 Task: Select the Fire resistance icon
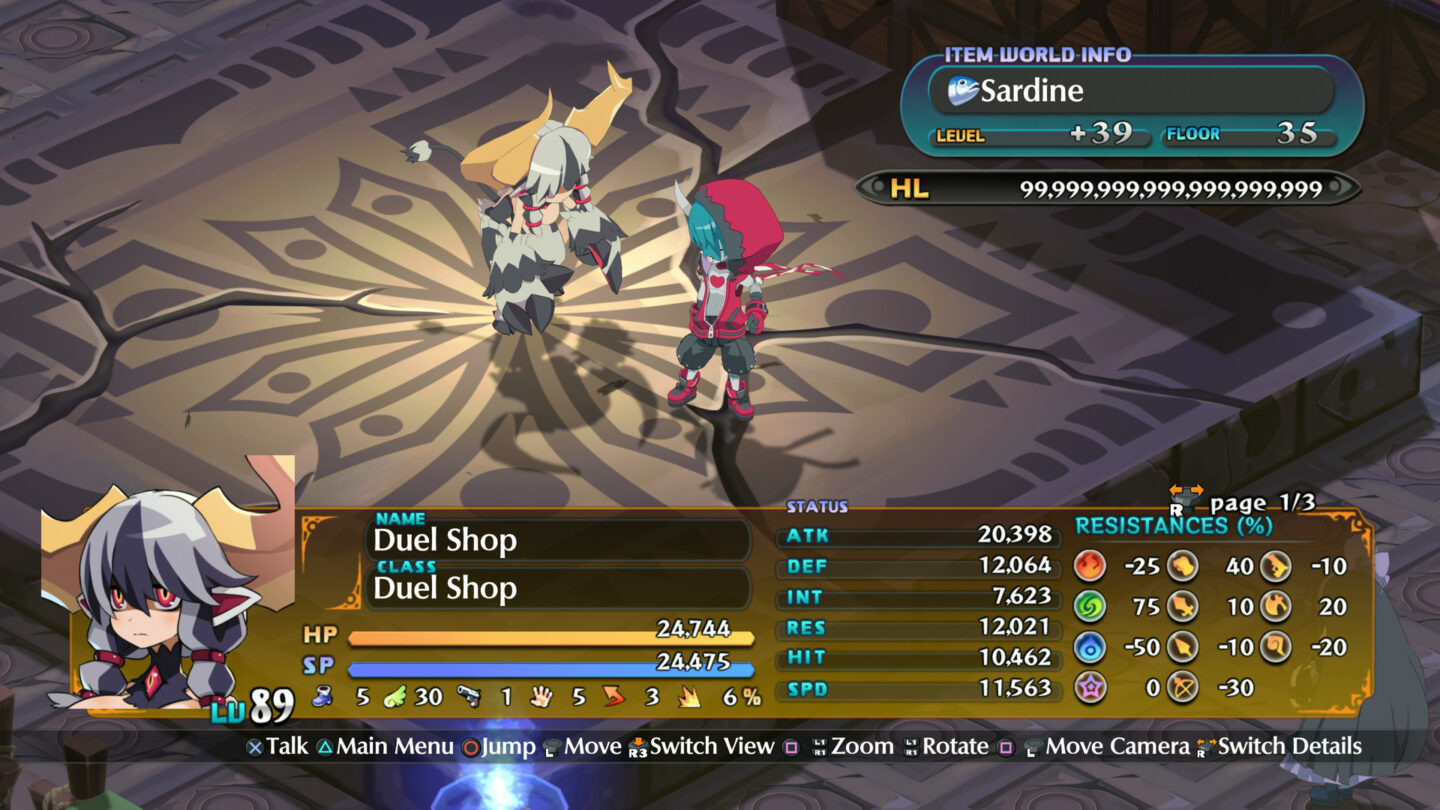1091,565
